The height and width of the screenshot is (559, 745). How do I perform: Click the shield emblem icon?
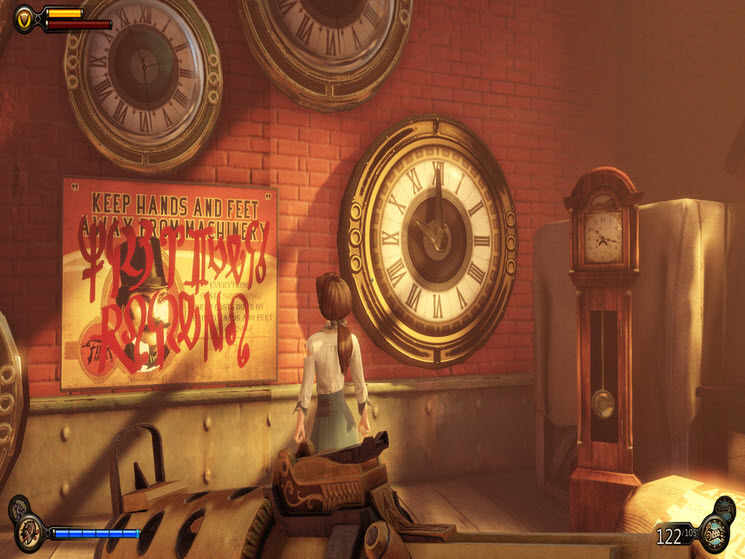[x=27, y=16]
